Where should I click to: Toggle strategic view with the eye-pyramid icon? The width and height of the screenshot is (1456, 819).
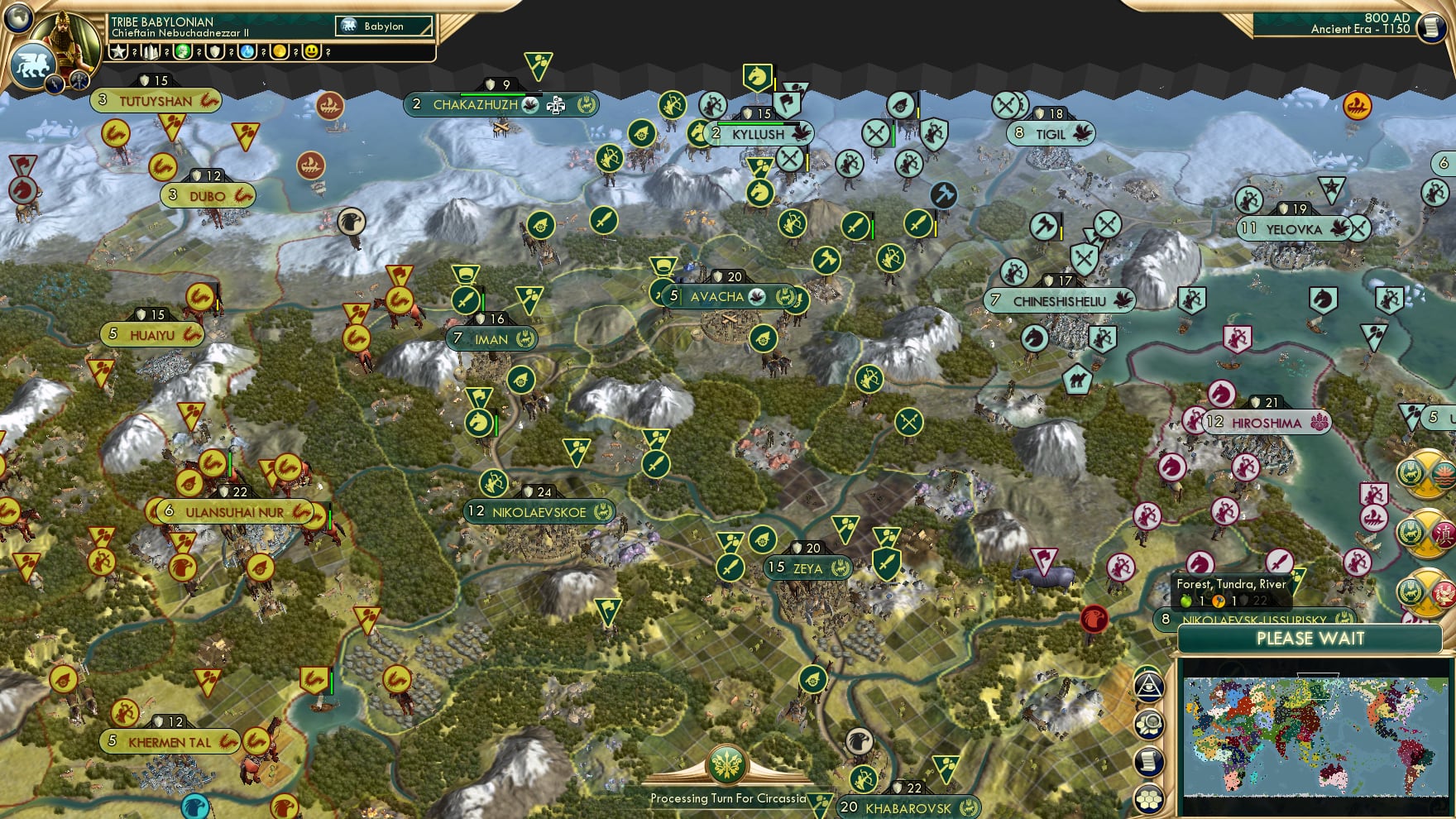coord(1149,687)
